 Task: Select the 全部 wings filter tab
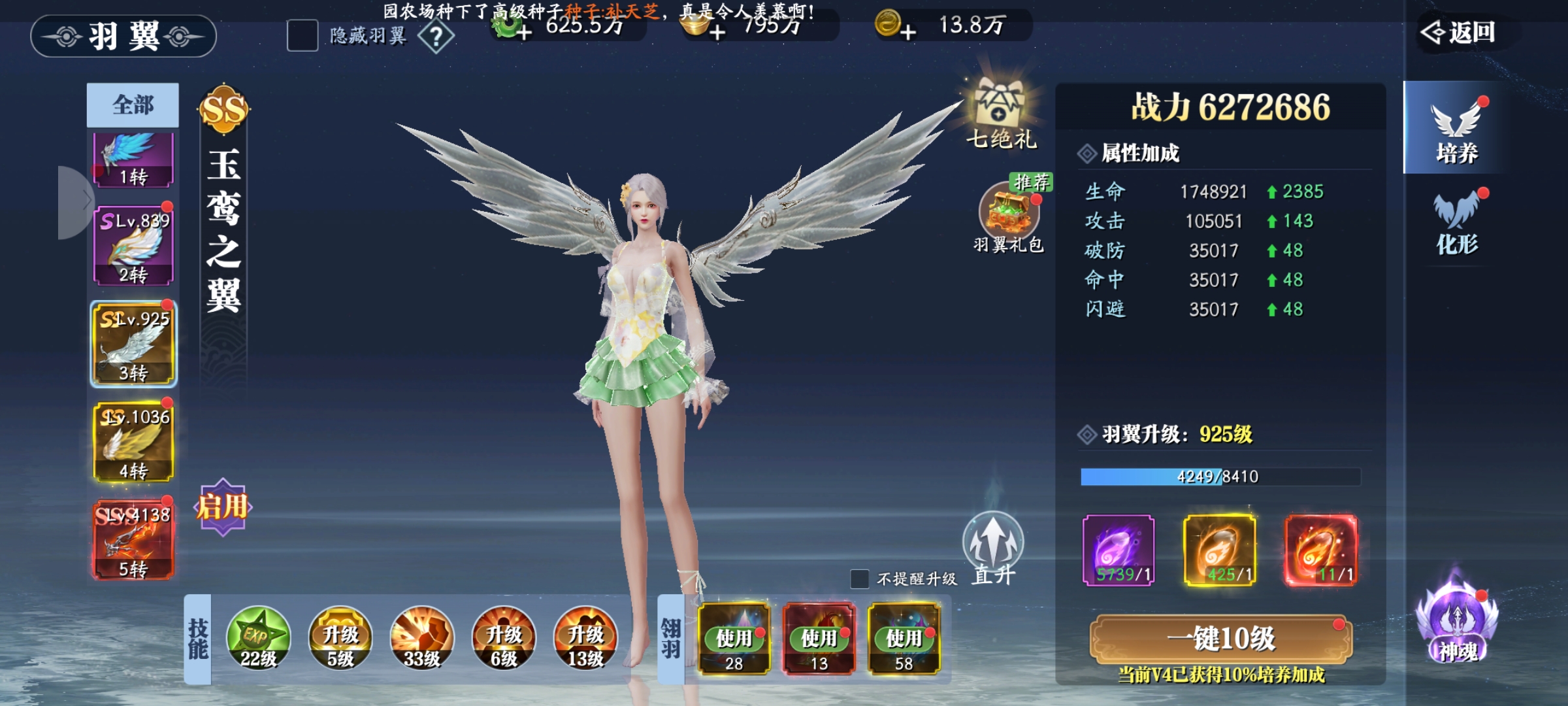click(133, 105)
